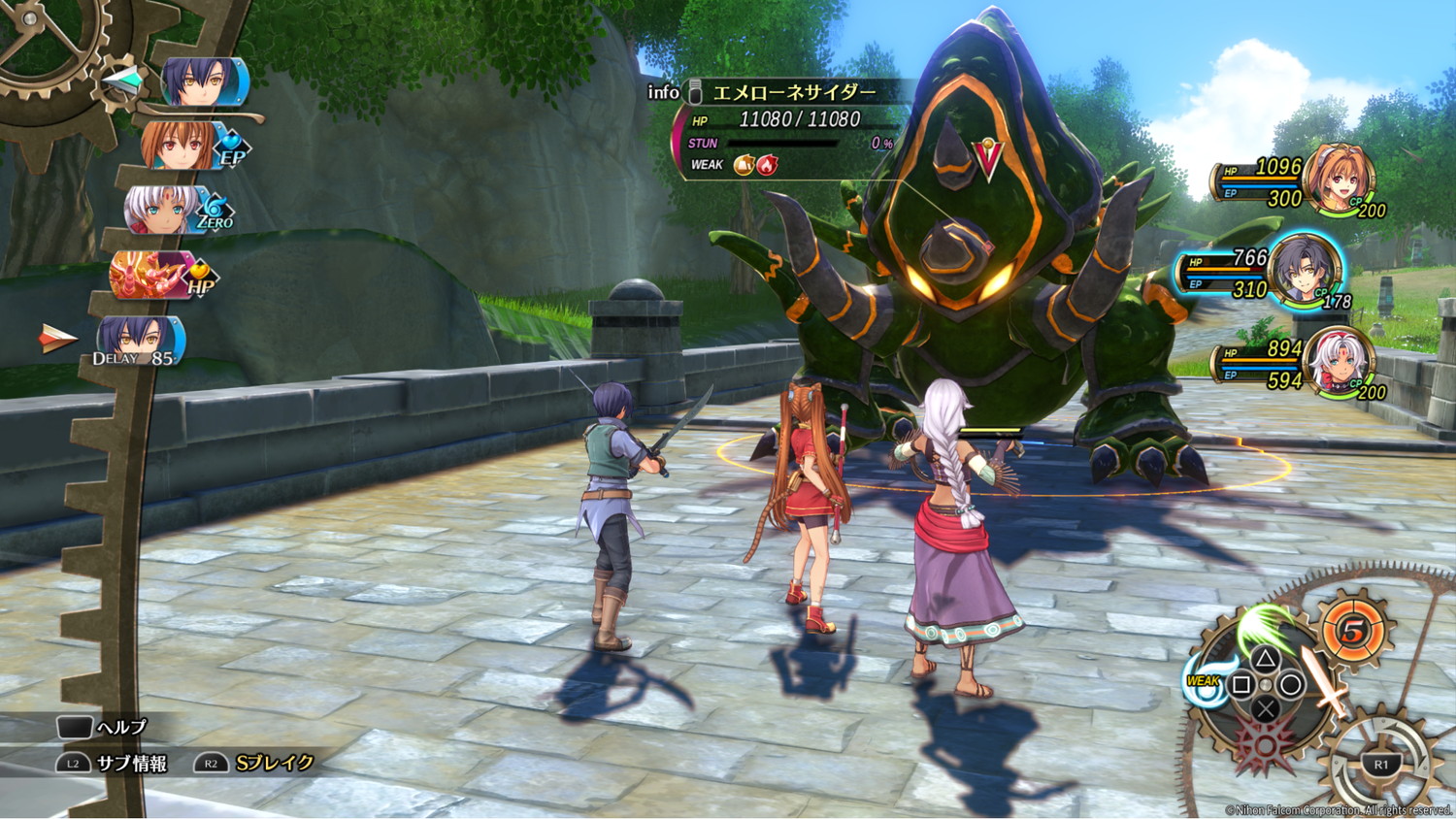Open the enemy info panel for エメローネサイダー
Image resolution: width=1456 pixels, height=819 pixels.
click(664, 92)
